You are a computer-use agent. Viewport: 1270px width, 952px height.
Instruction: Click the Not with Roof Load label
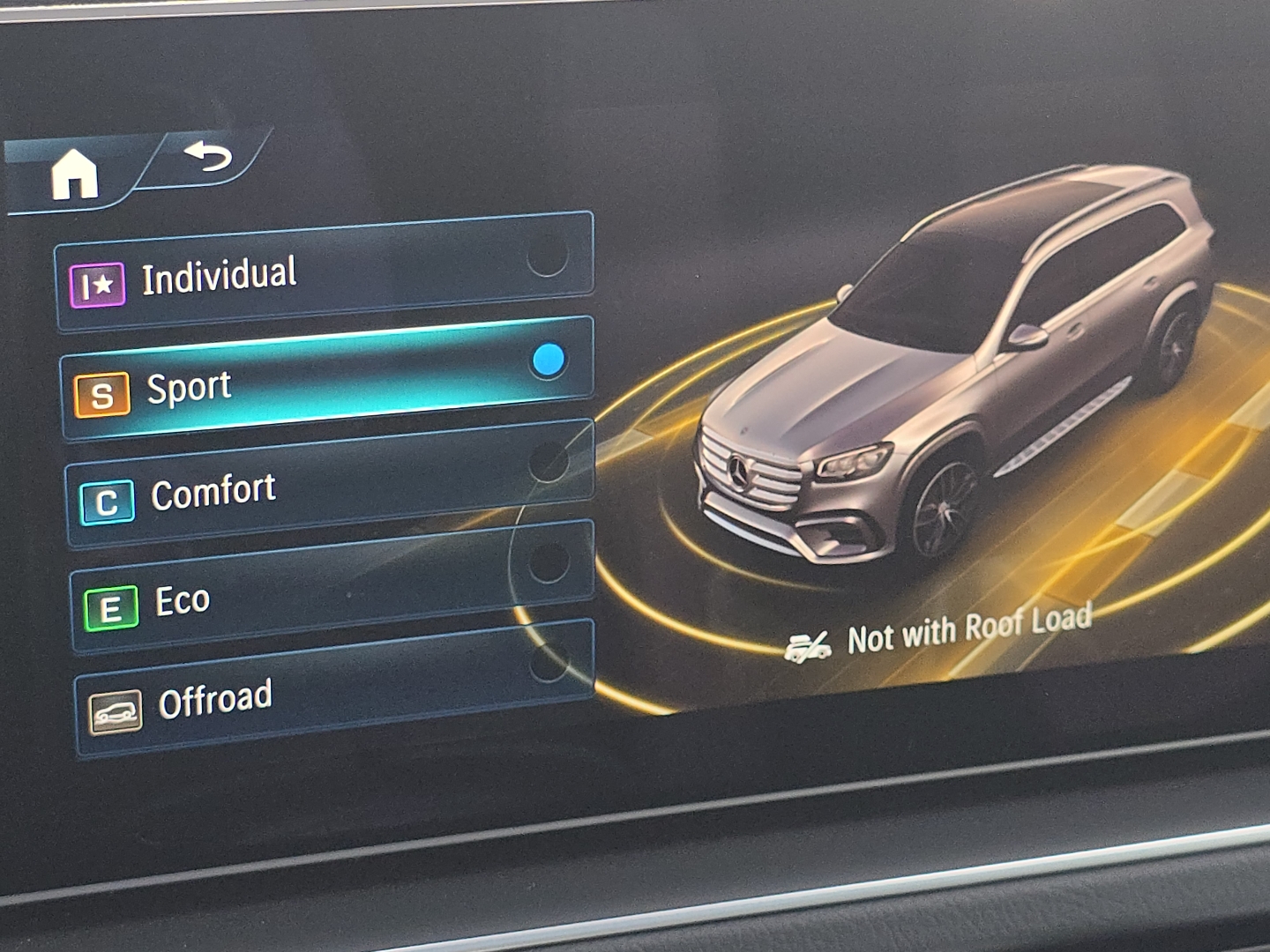[970, 628]
